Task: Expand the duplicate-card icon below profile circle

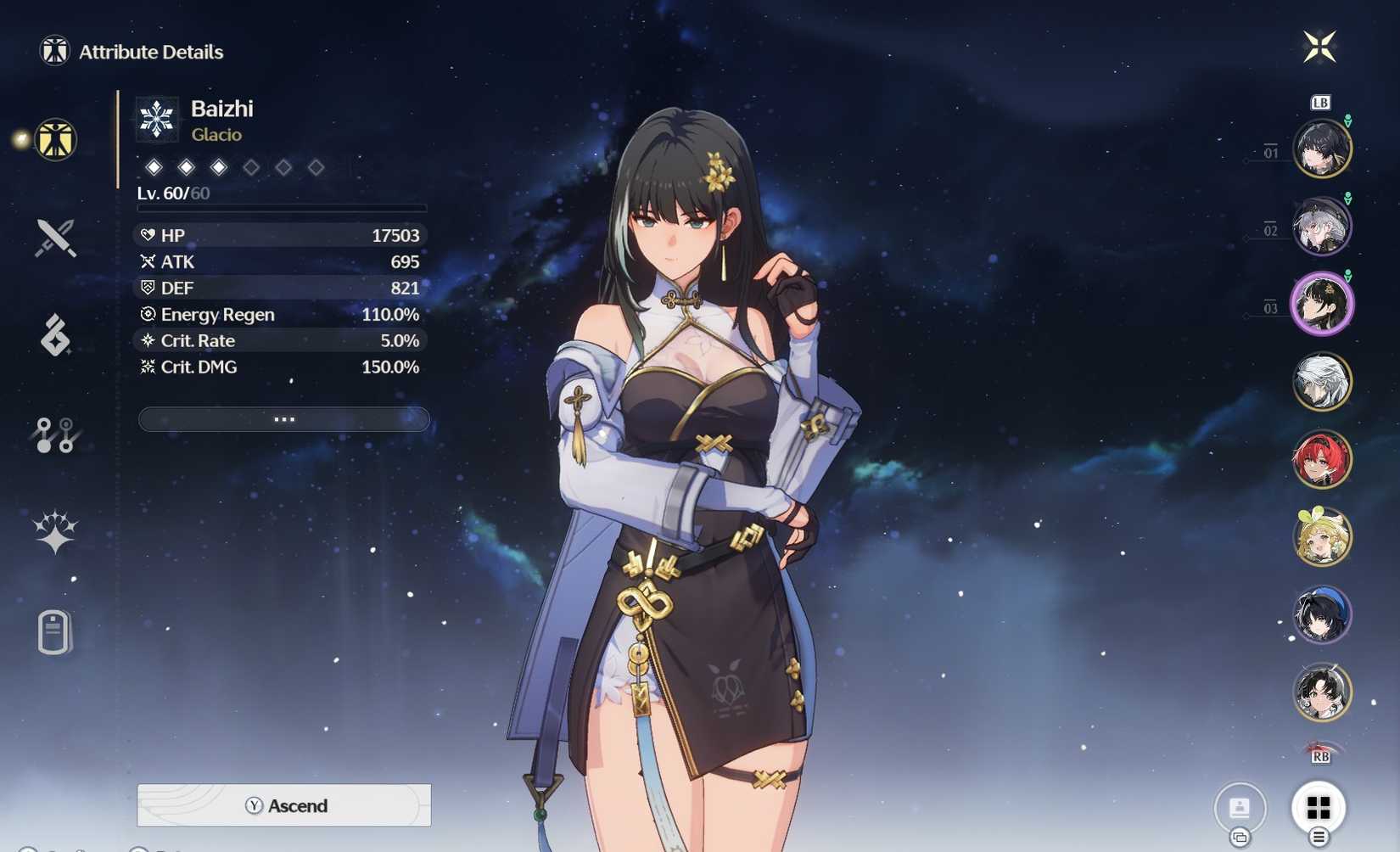Action: [1240, 836]
